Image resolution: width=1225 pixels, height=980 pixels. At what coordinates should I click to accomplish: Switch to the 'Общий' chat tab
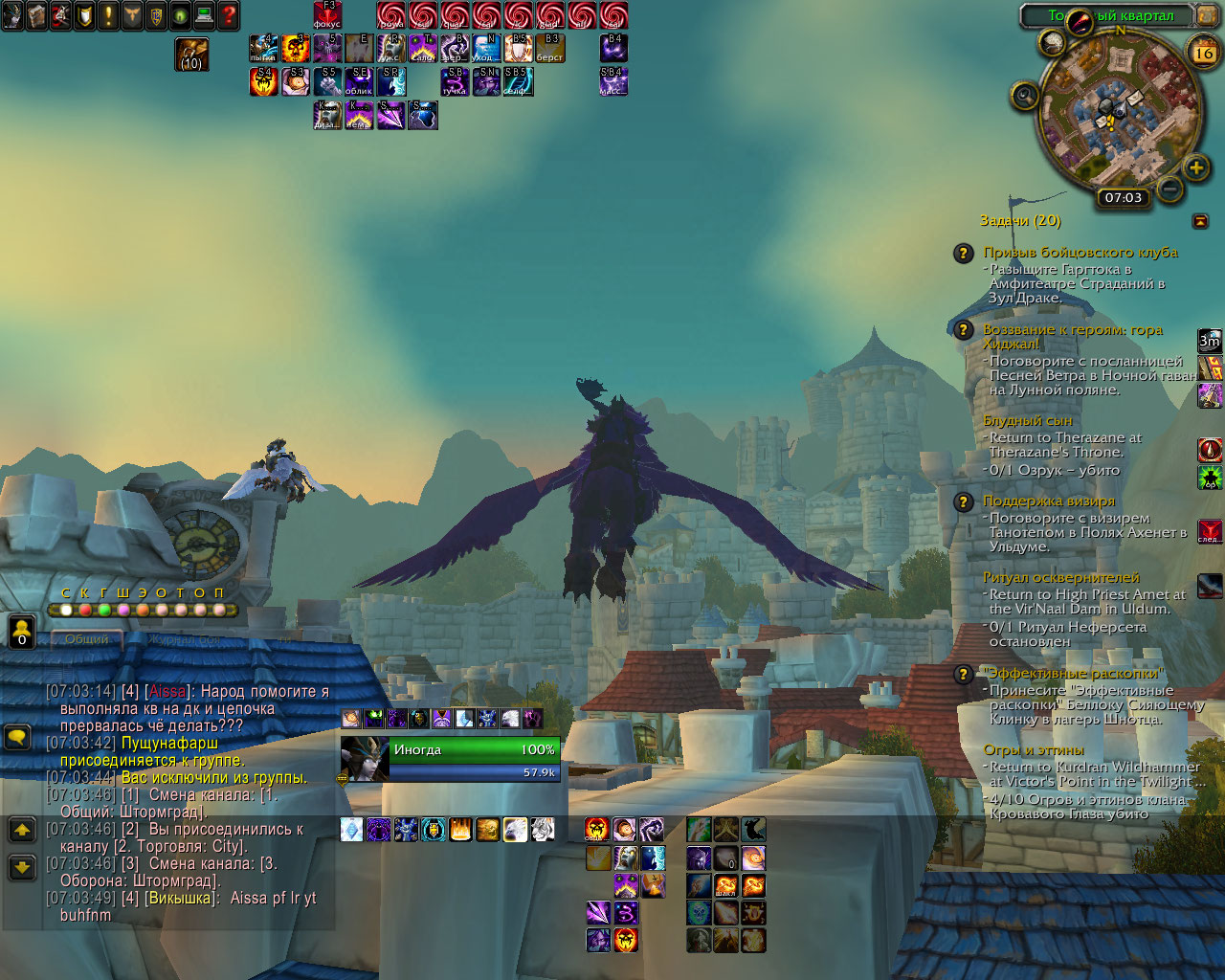(86, 639)
